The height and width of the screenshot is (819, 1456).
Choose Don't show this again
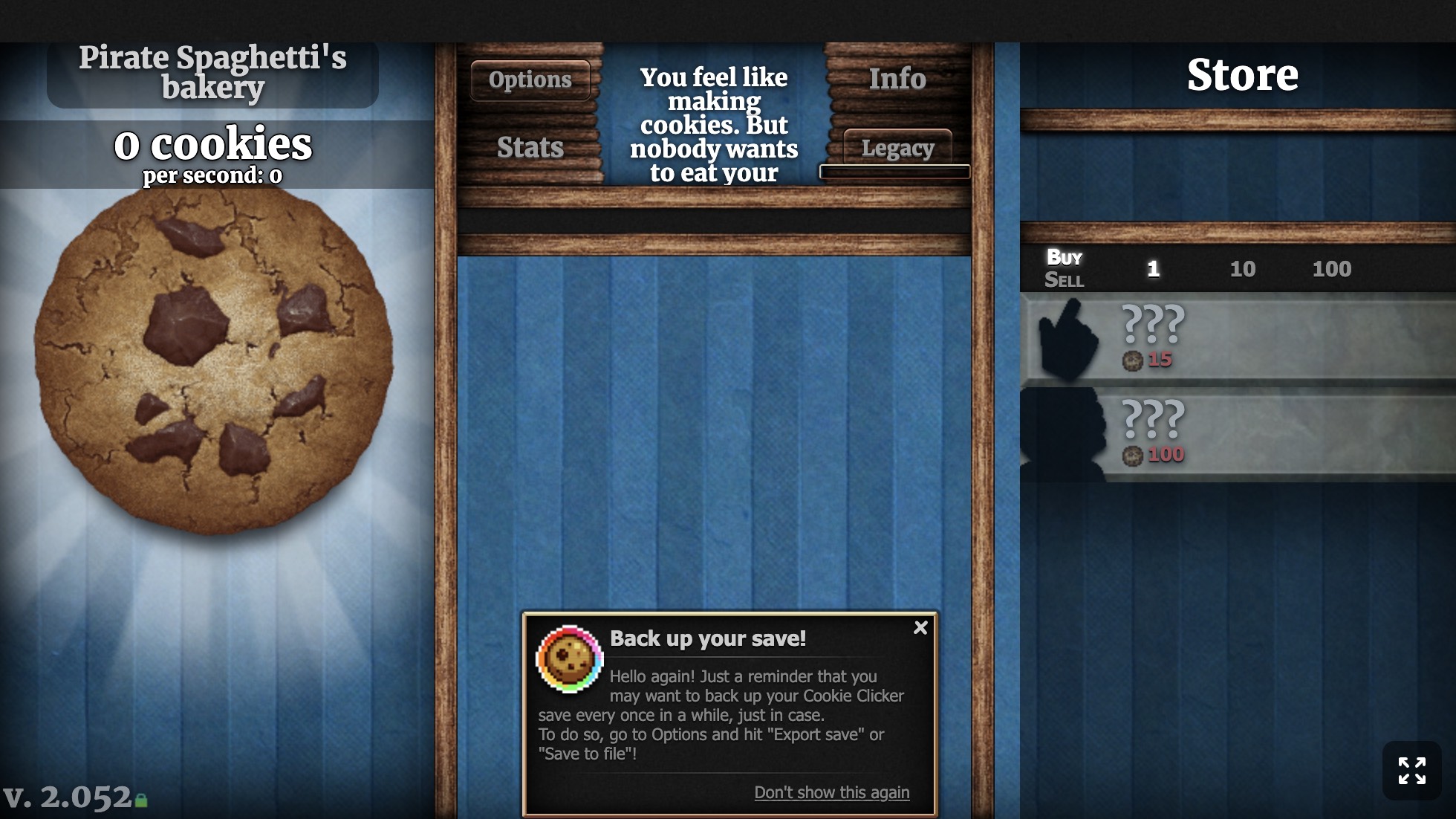pyautogui.click(x=831, y=792)
